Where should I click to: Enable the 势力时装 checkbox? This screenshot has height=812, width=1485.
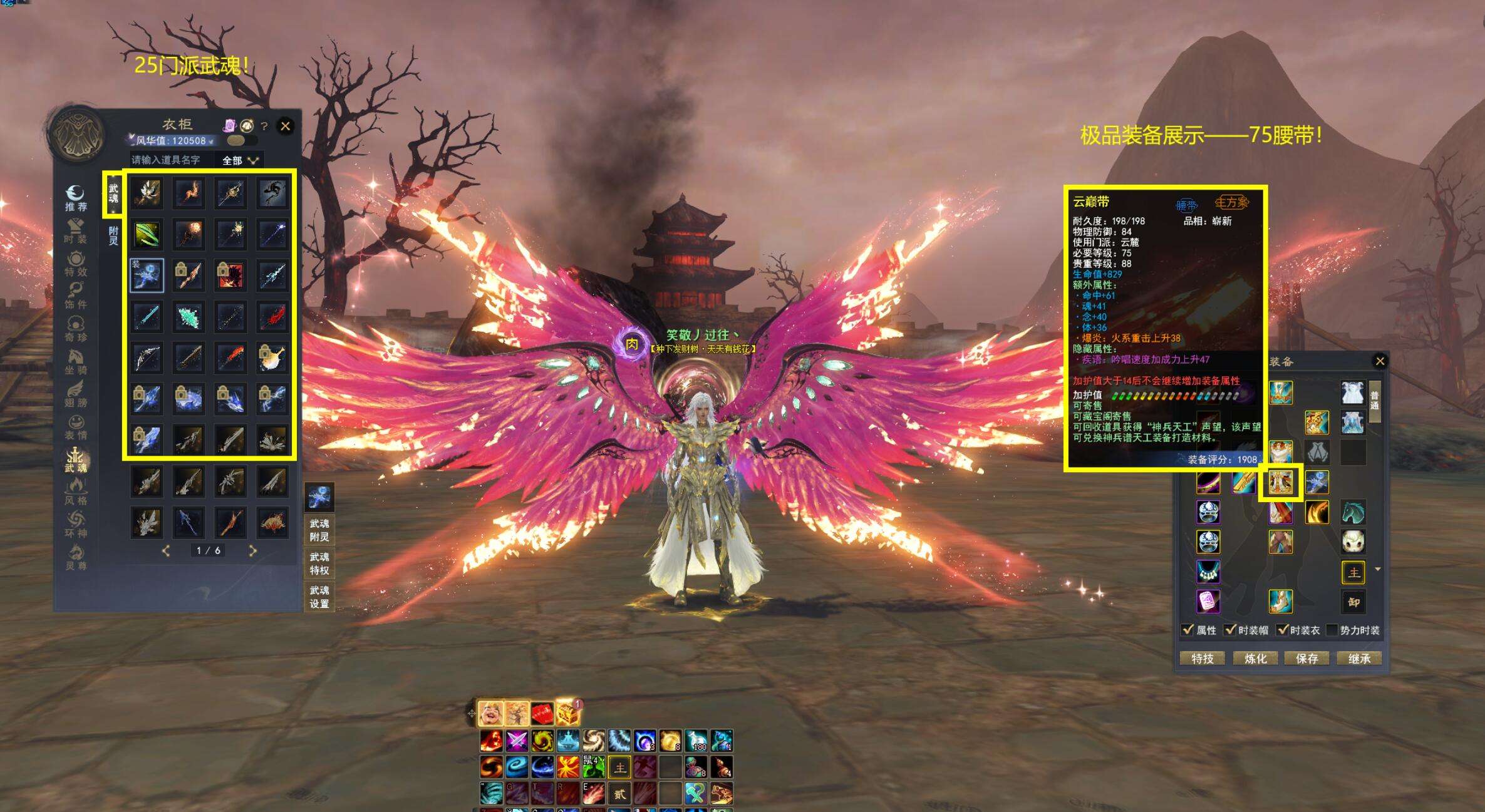tap(1332, 630)
